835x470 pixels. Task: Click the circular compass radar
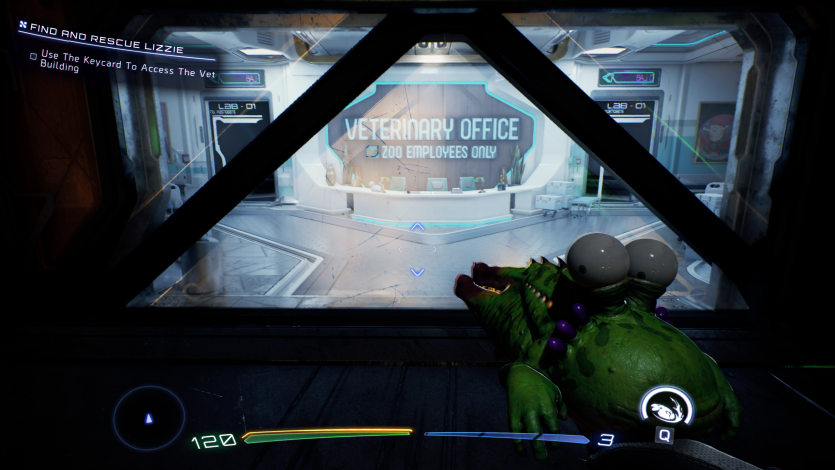pos(149,417)
